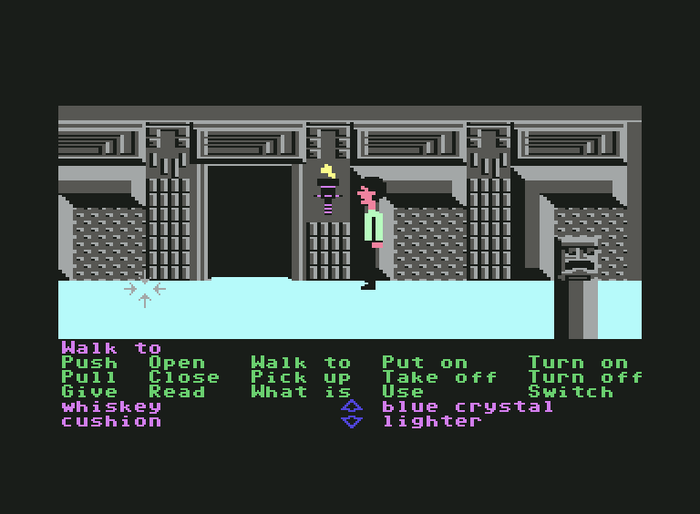Pick the cushion inventory item
Viewport: 700px width, 514px height.
tap(111, 421)
